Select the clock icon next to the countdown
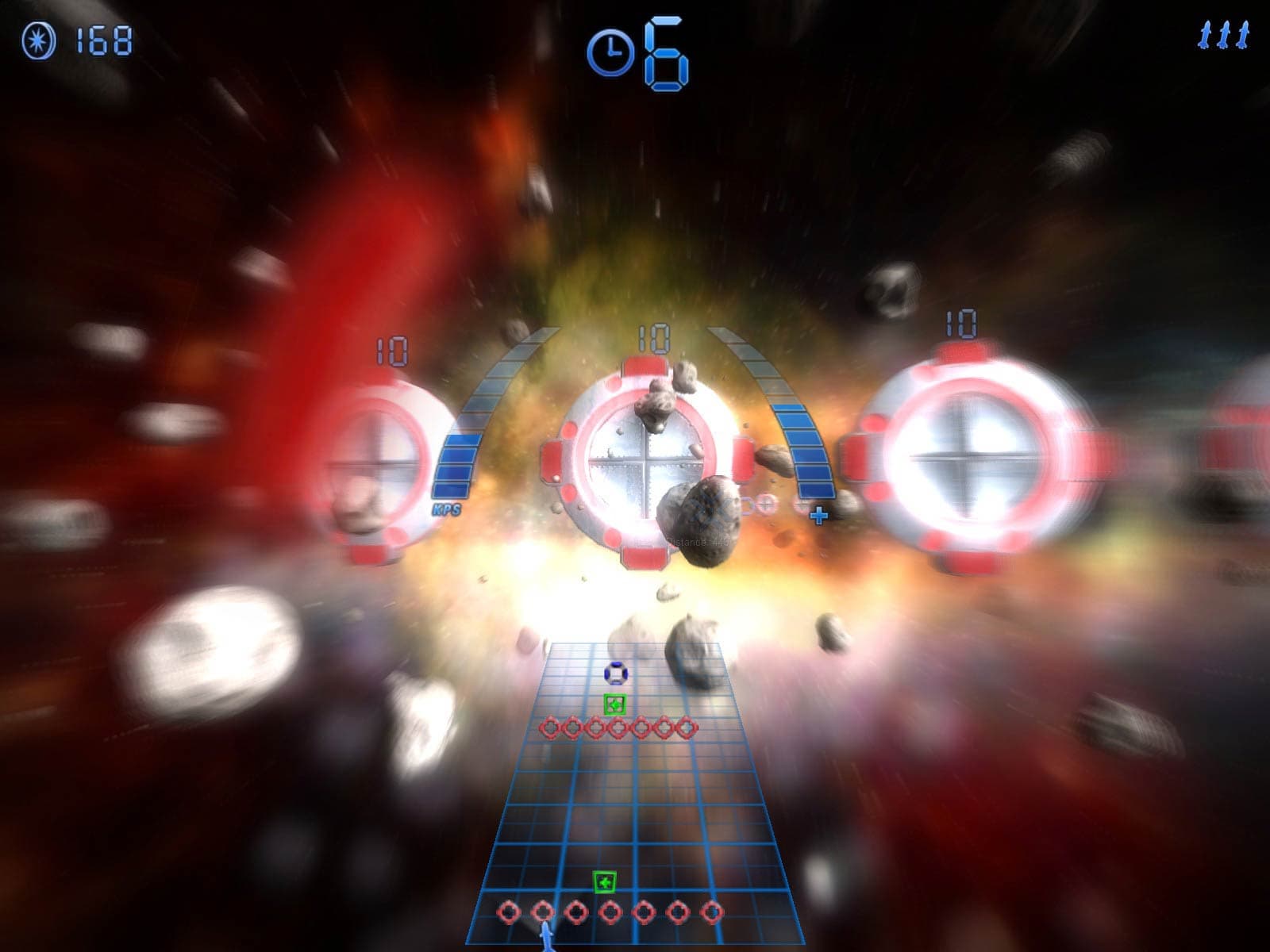1270x952 pixels. 611,50
